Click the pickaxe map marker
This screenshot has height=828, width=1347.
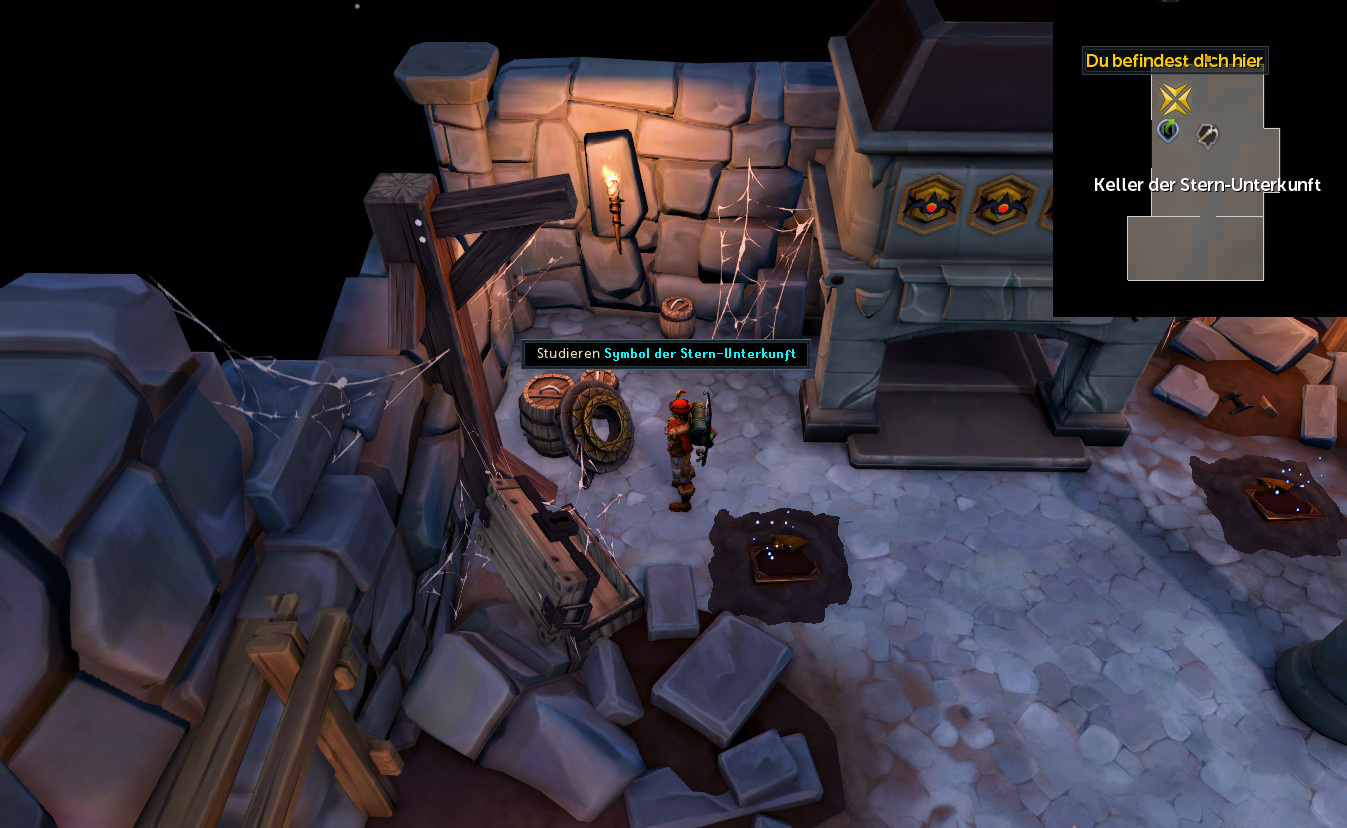pos(1208,134)
